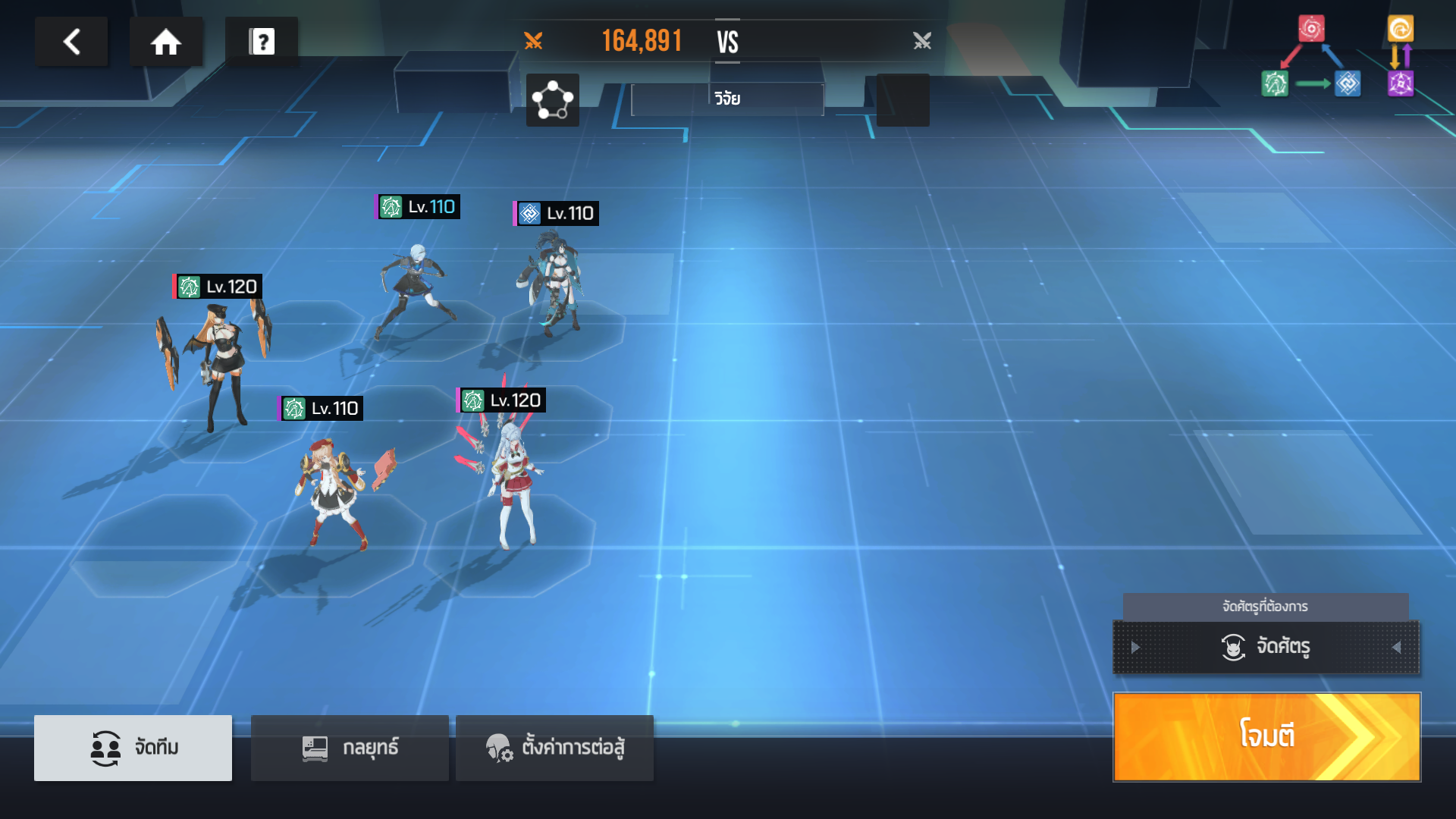Open the element advantage chart
The height and width of the screenshot is (819, 1456).
coord(1338,58)
